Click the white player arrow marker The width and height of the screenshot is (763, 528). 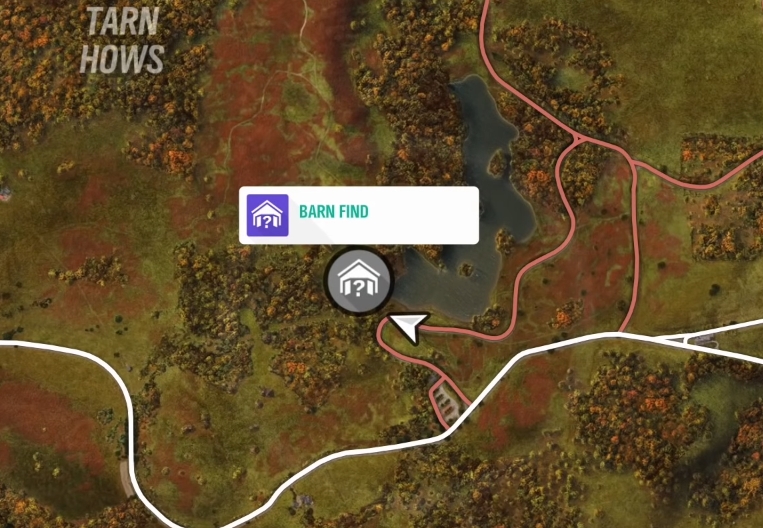409,325
